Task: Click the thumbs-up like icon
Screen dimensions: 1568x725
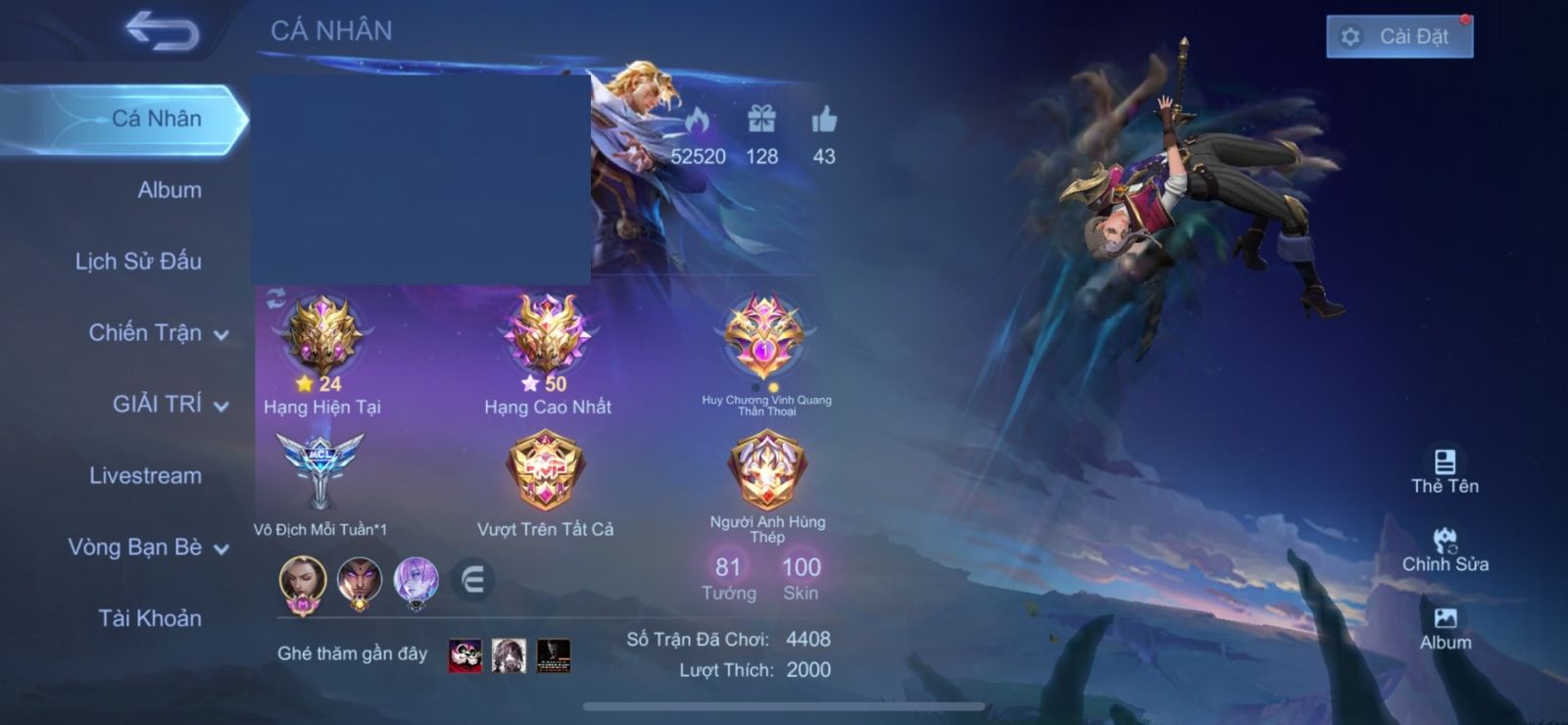Action: [x=824, y=121]
